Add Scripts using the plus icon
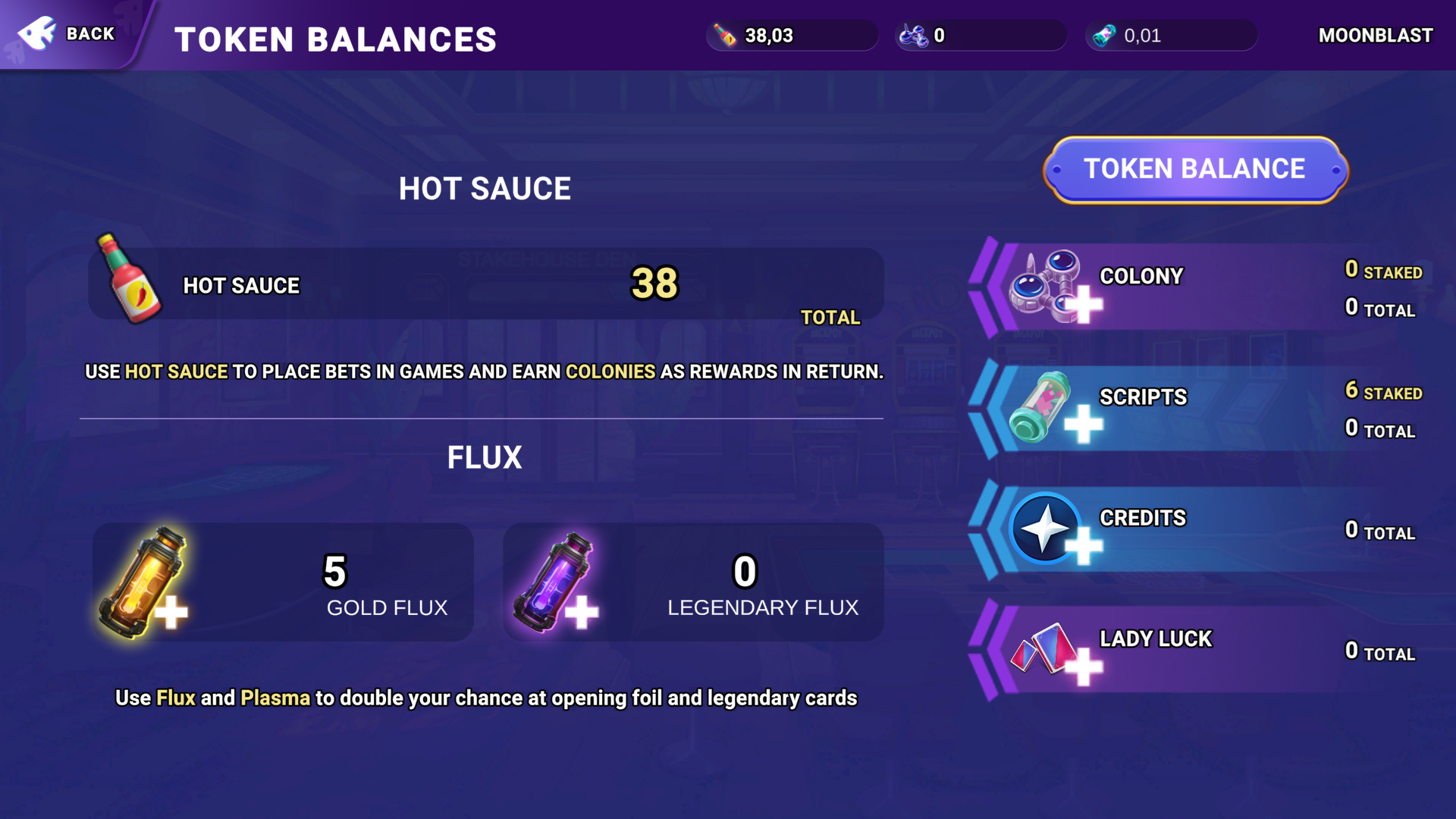Screen dimensions: 1456x819 (1083, 423)
